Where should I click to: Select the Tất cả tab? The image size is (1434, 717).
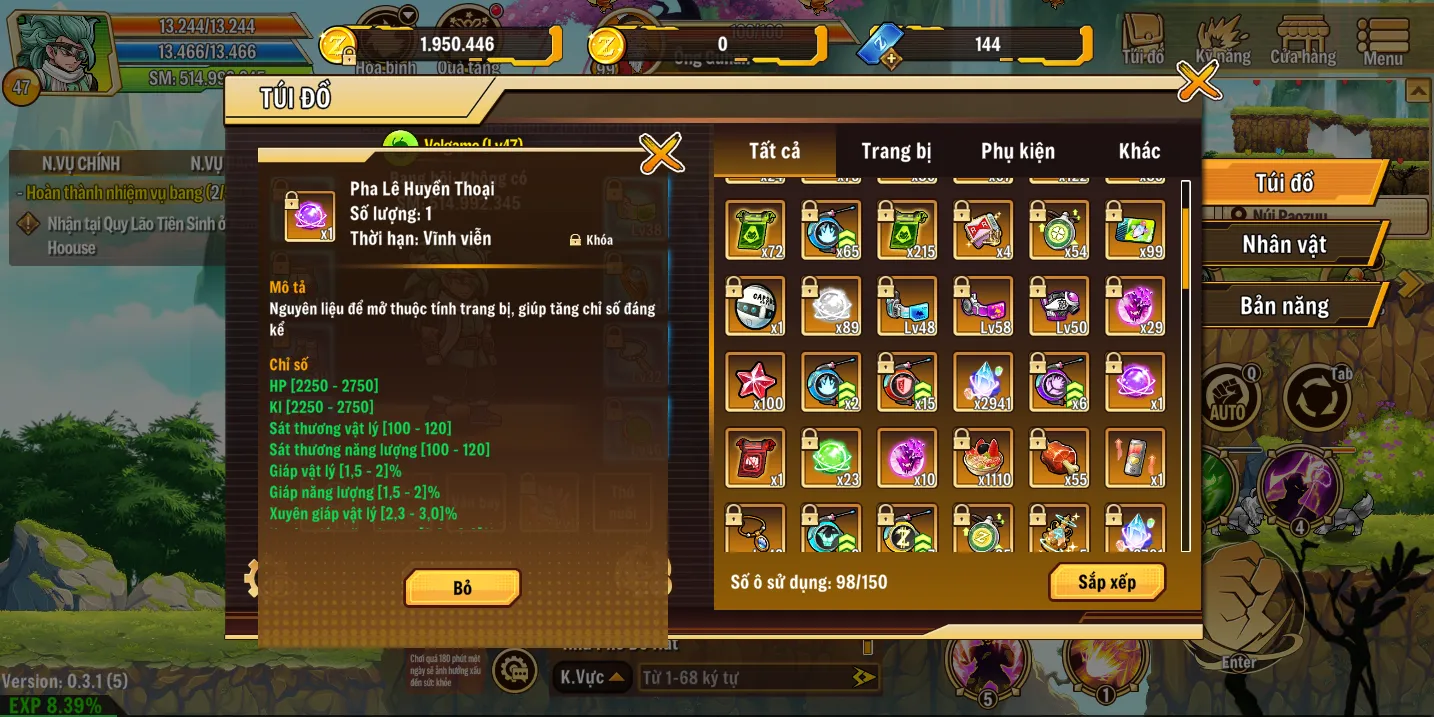pos(775,151)
